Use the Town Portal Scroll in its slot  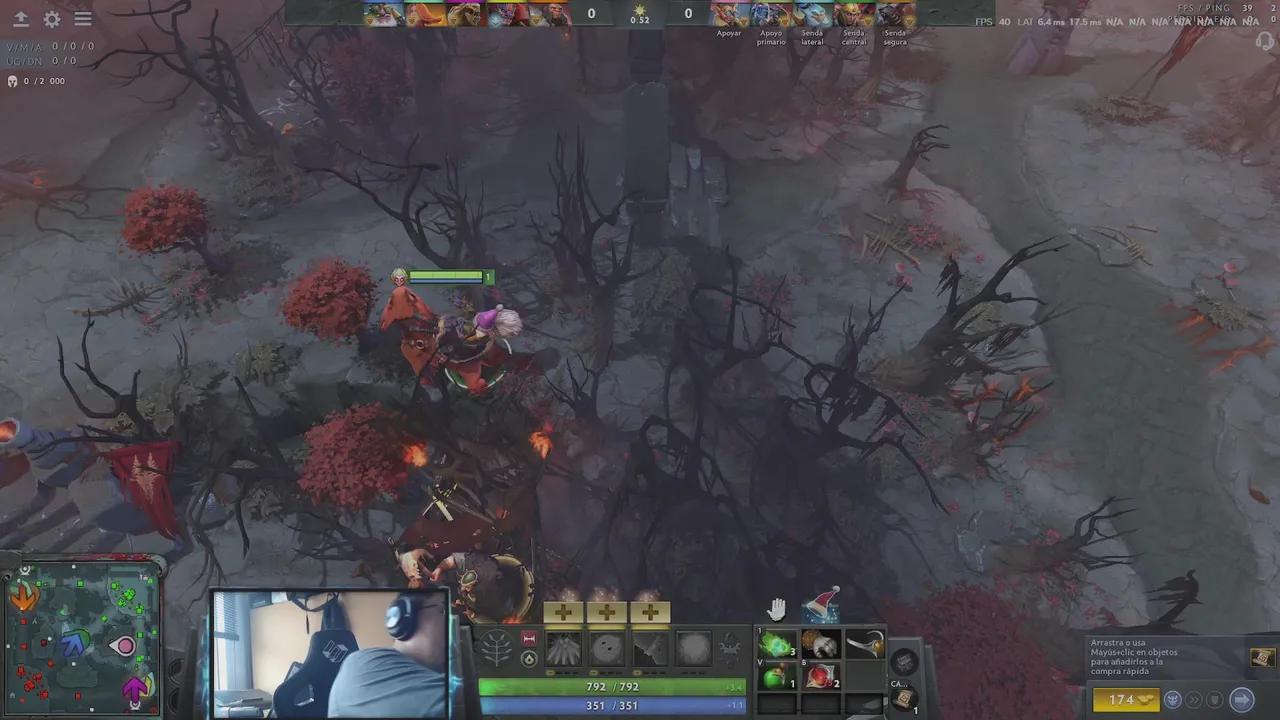tap(903, 697)
